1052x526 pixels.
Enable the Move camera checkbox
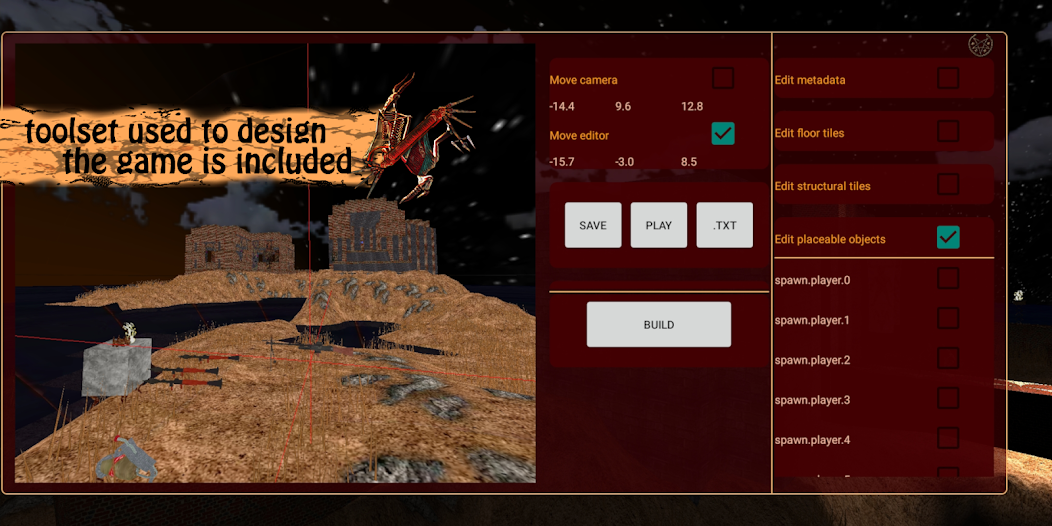coord(723,78)
